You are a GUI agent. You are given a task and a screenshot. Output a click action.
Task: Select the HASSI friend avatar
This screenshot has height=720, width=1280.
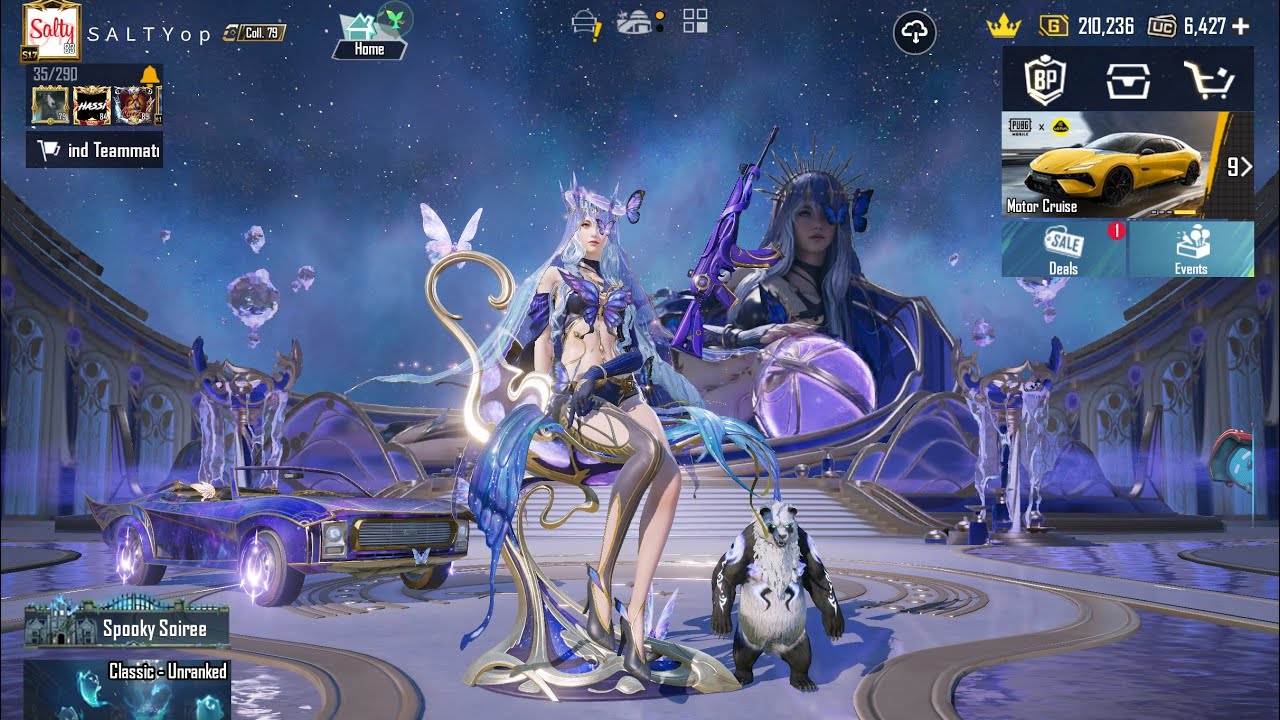[92, 105]
